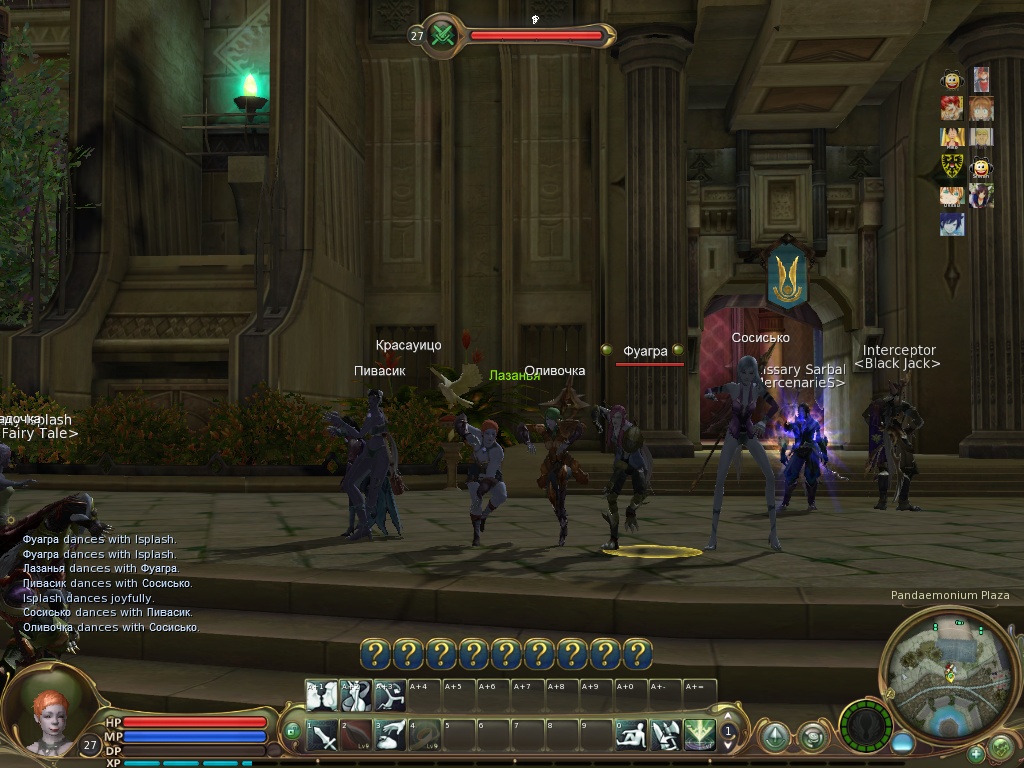1024x768 pixels.
Task: Click the black eagle shield emblem icon
Action: [952, 166]
